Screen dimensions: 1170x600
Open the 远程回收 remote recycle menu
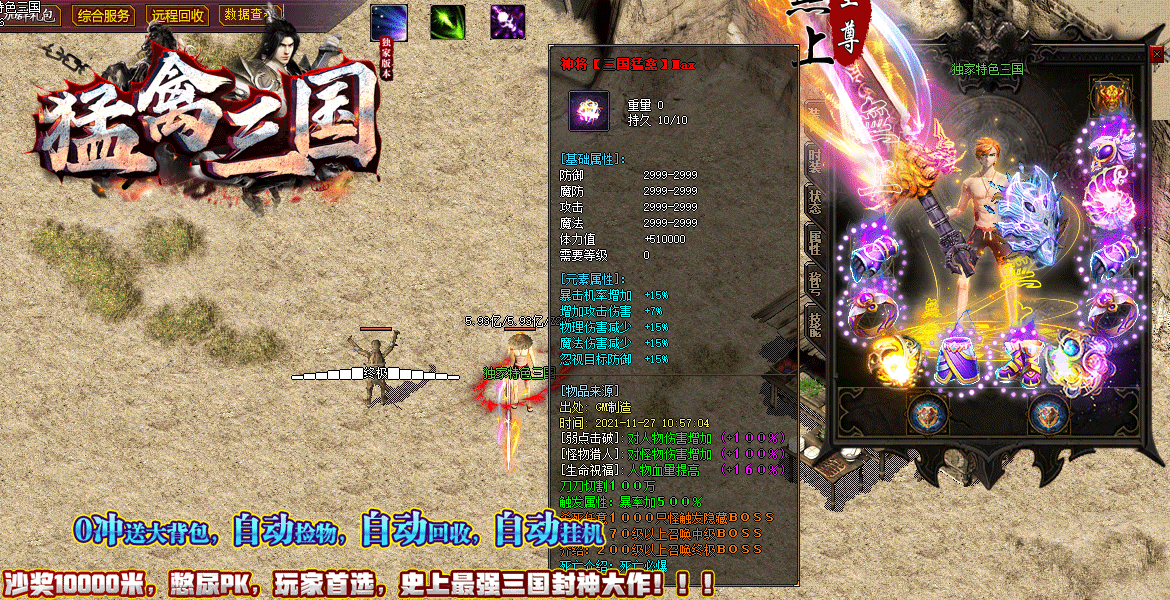click(x=177, y=16)
